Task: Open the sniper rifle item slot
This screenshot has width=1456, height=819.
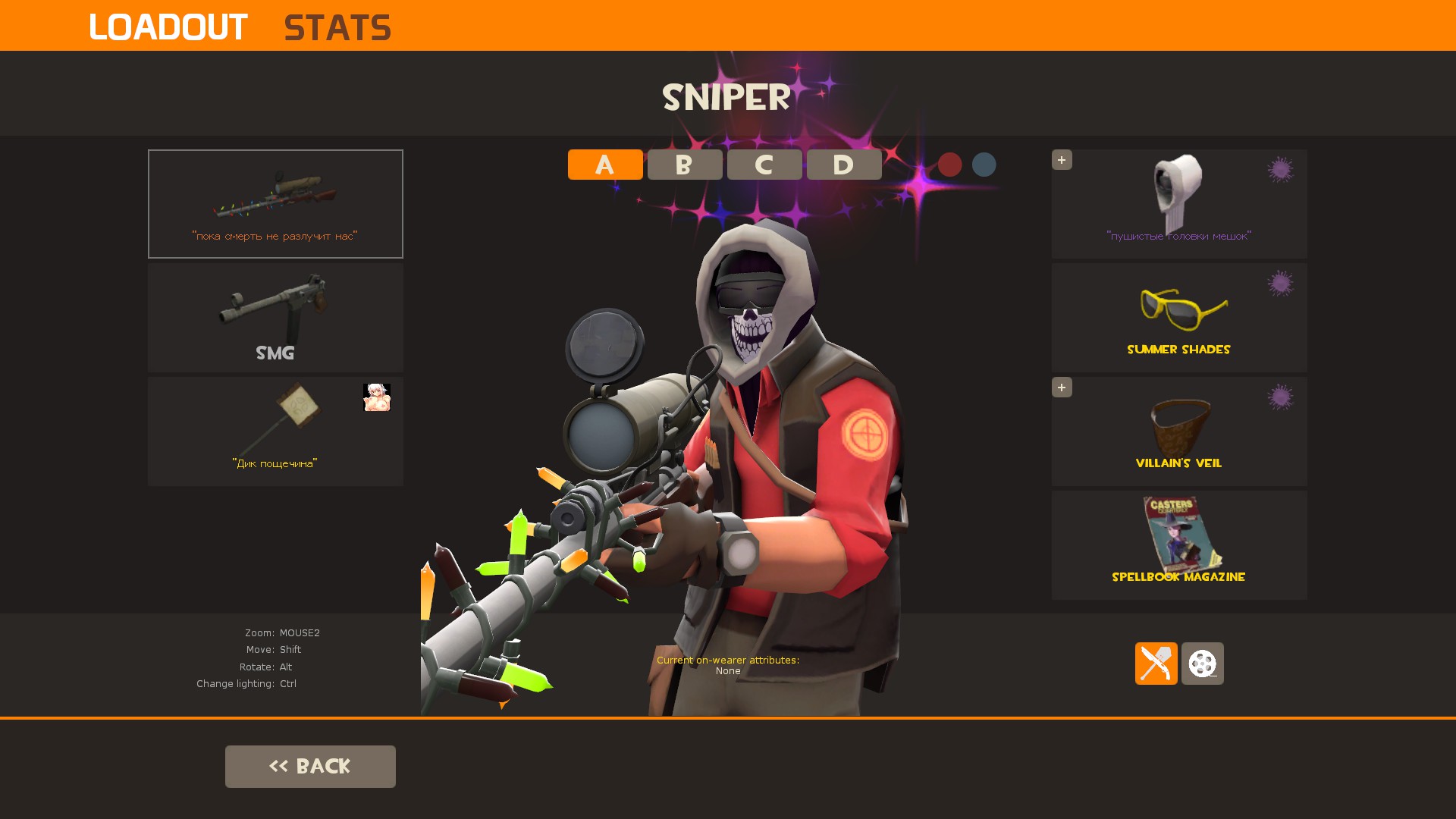Action: point(275,203)
